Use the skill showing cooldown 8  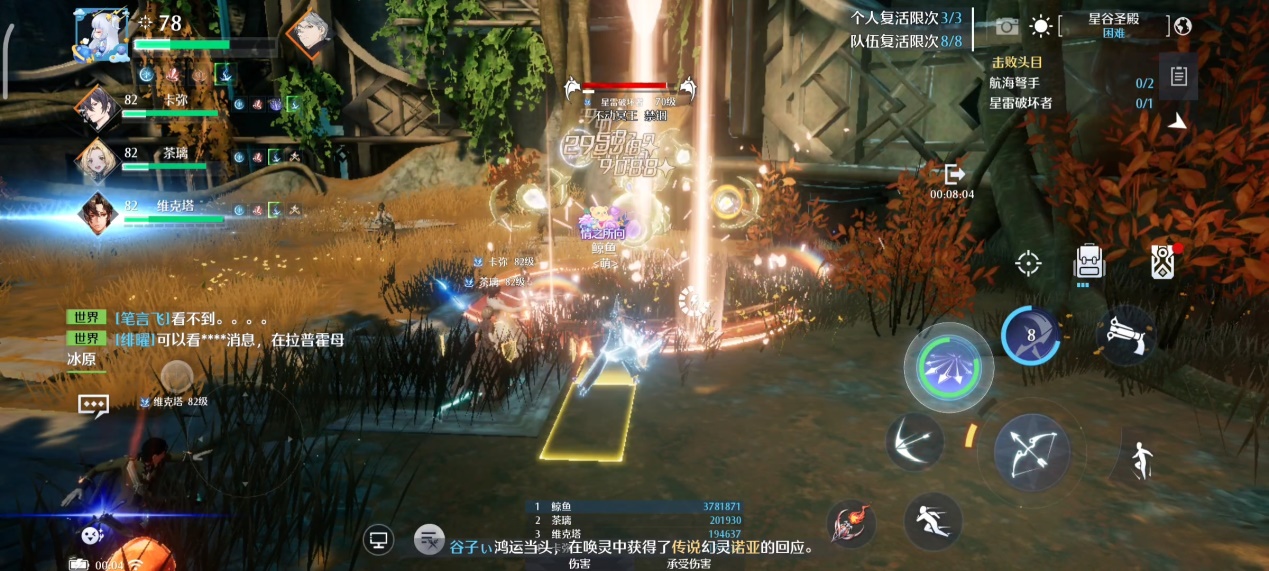point(1031,334)
